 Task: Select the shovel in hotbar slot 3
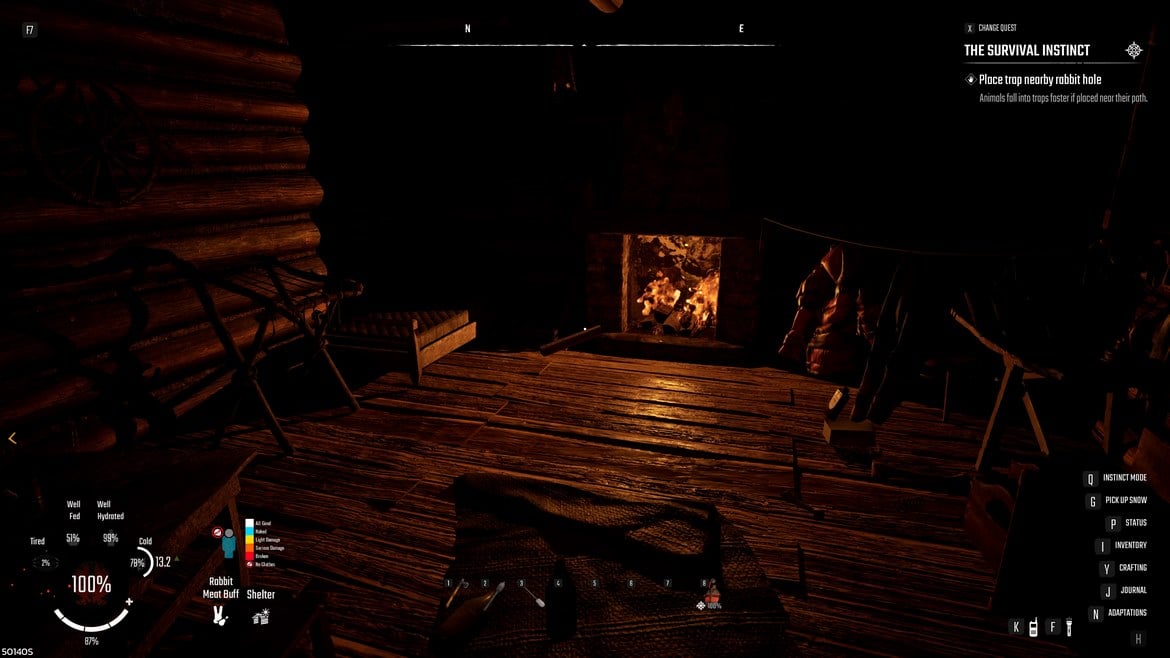[528, 596]
